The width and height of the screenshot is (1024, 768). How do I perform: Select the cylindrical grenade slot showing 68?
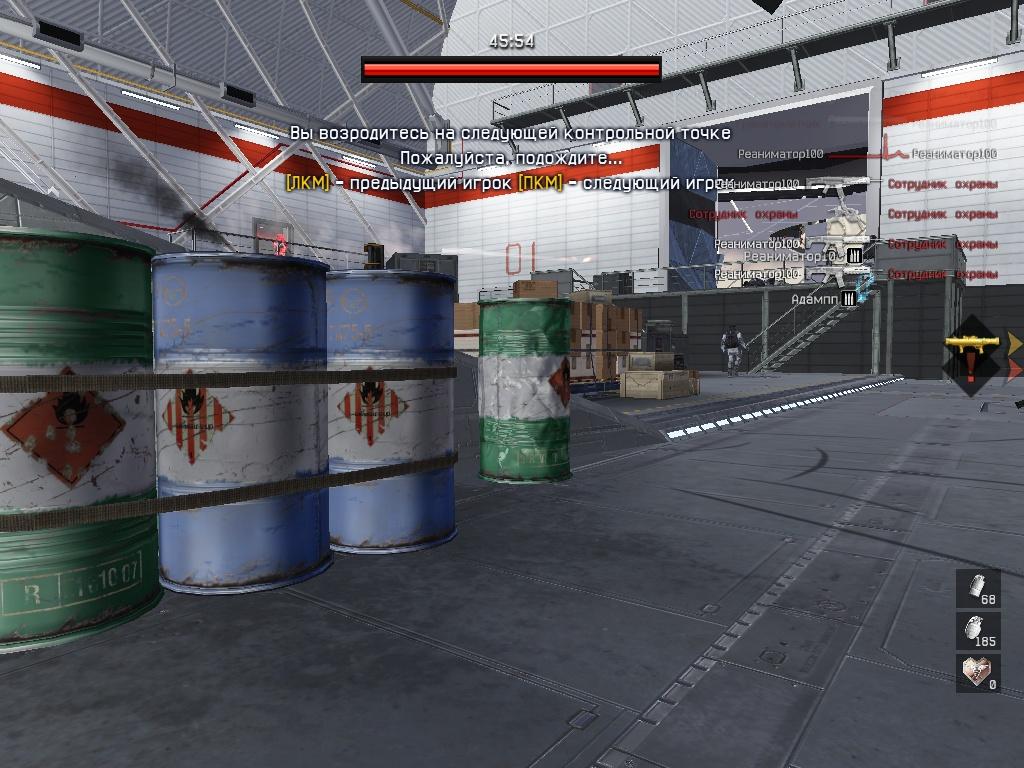[x=978, y=588]
